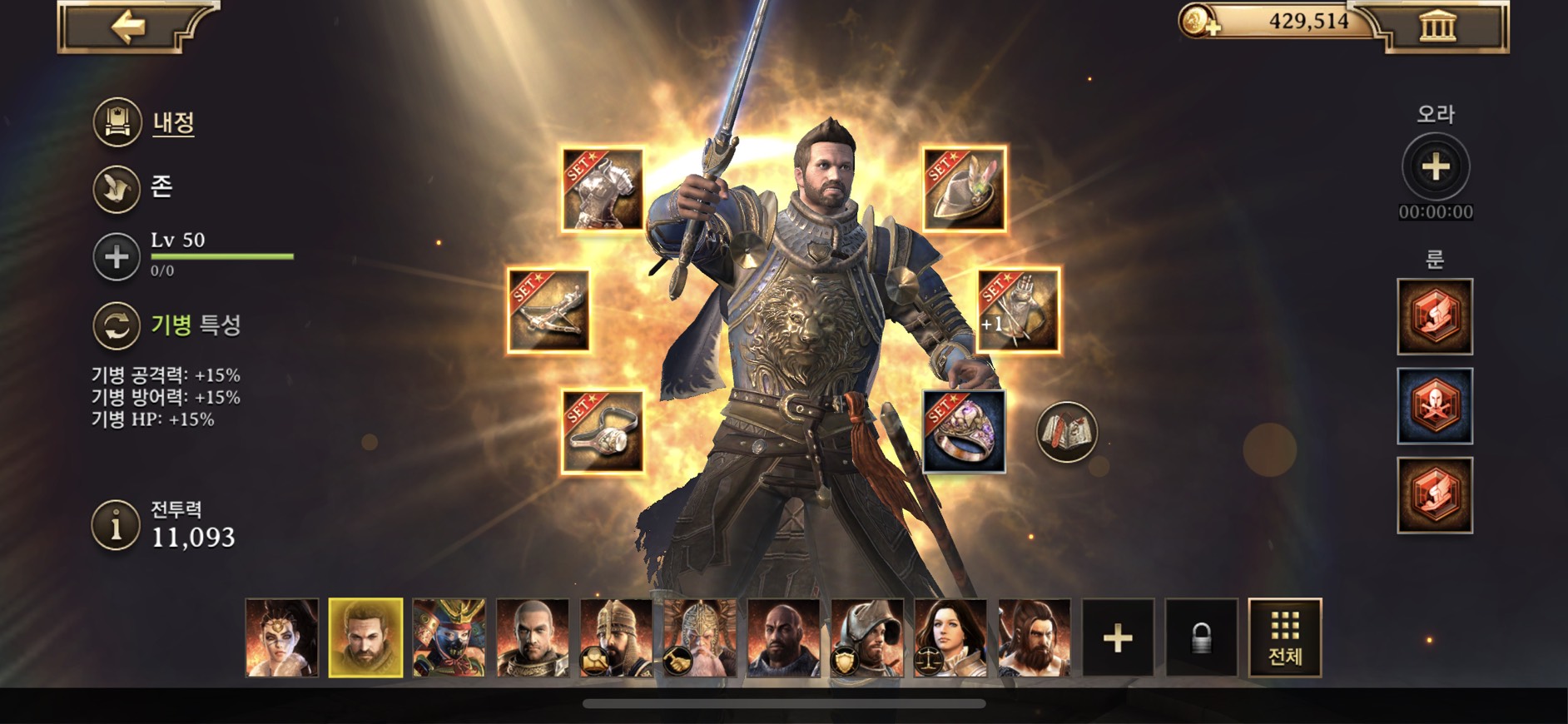The image size is (1568, 724).
Task: Open the bank building icon
Action: point(1438,27)
